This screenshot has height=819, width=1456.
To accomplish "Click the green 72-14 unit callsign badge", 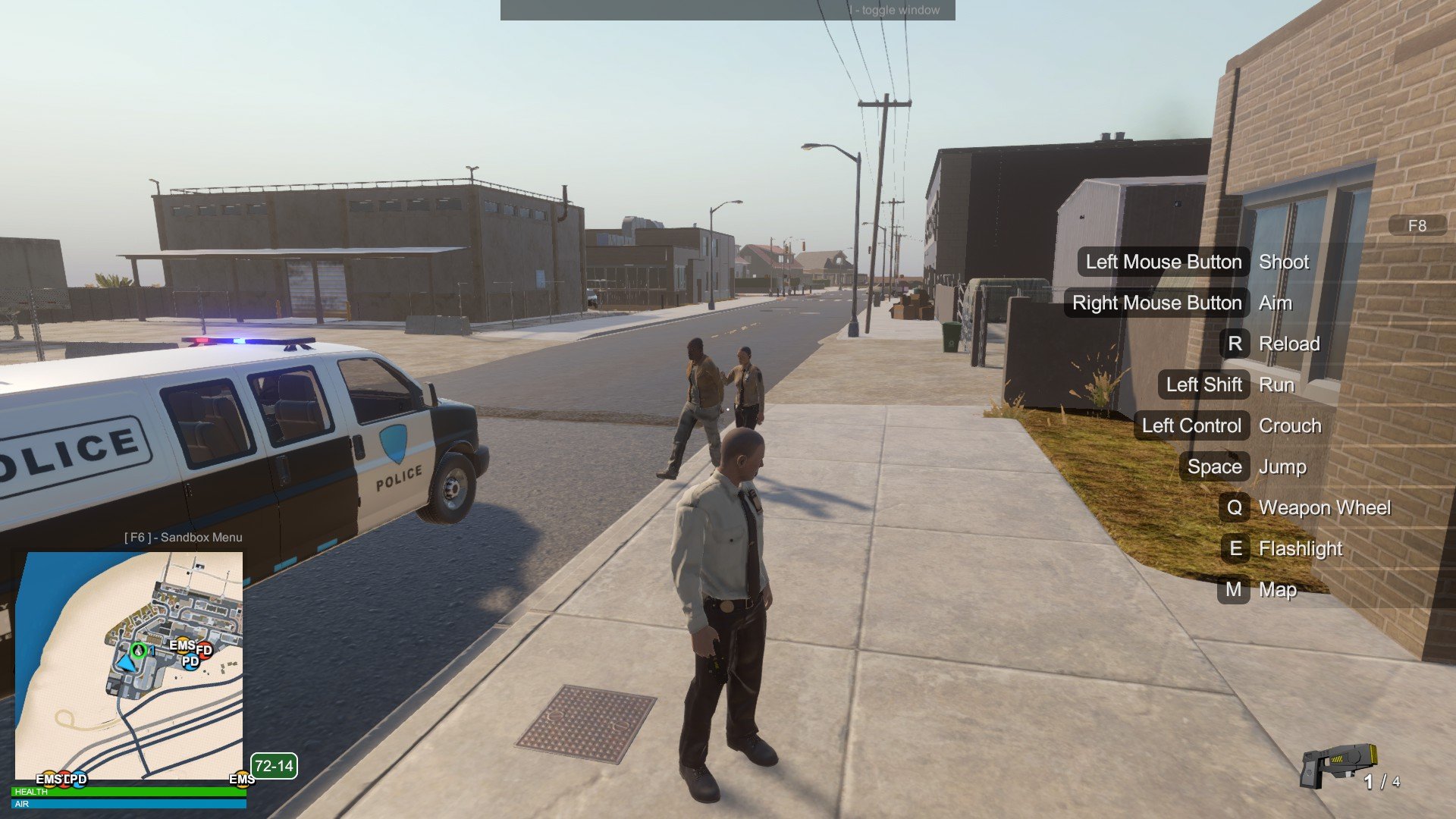I will [274, 766].
